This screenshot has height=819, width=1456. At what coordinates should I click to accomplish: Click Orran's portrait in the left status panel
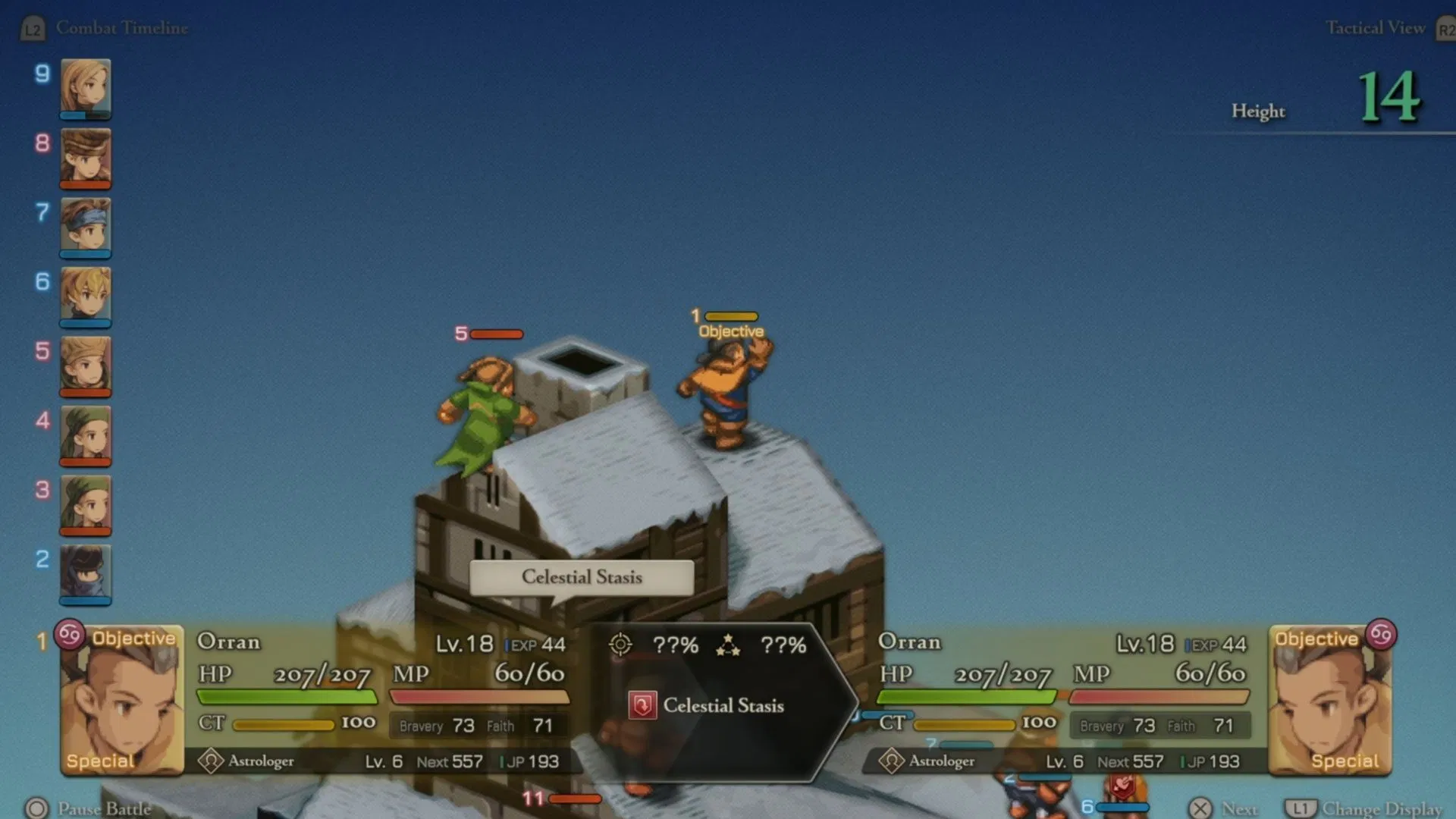coord(121,700)
